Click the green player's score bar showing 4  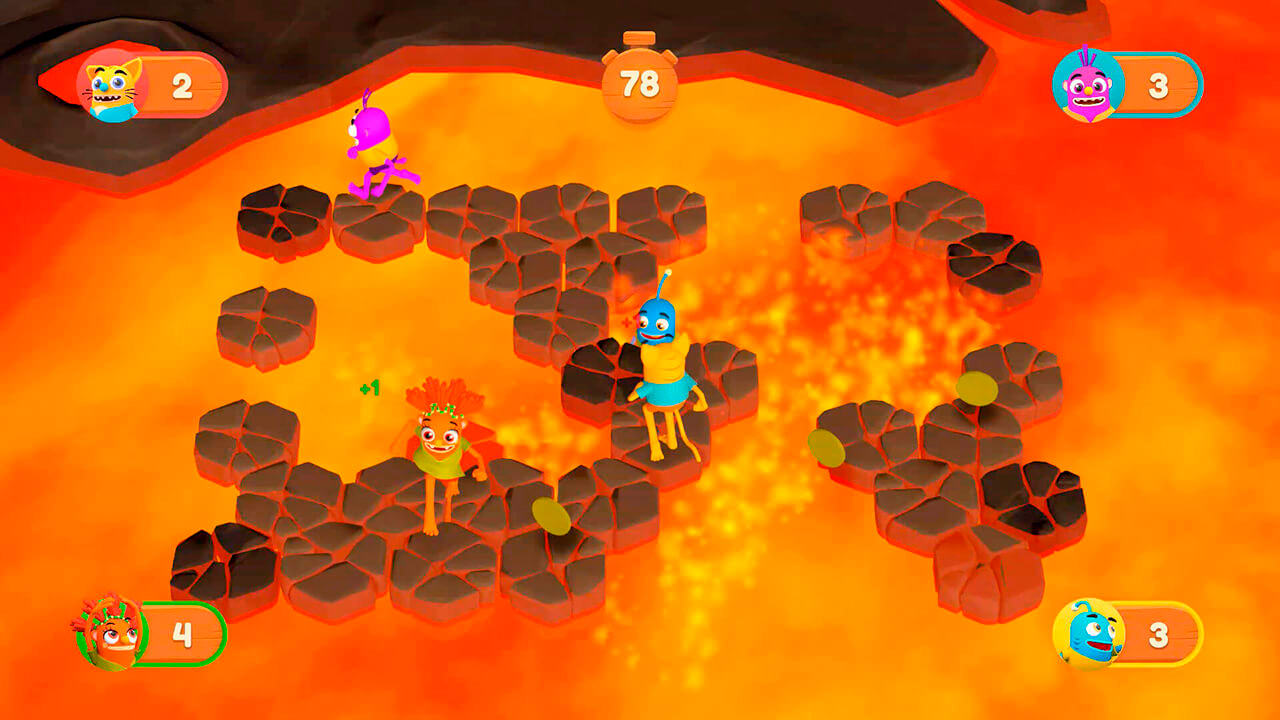tap(180, 635)
